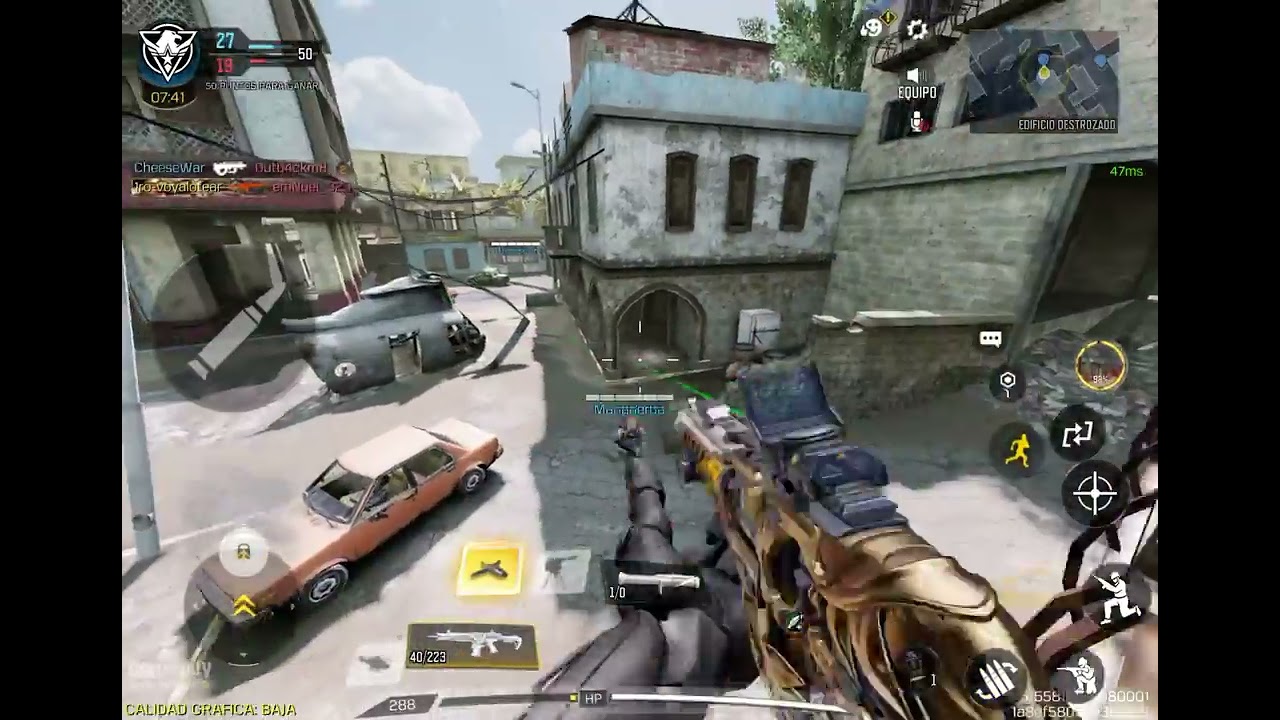1280x720 pixels.
Task: Reload using the bullets button
Action: [997, 680]
